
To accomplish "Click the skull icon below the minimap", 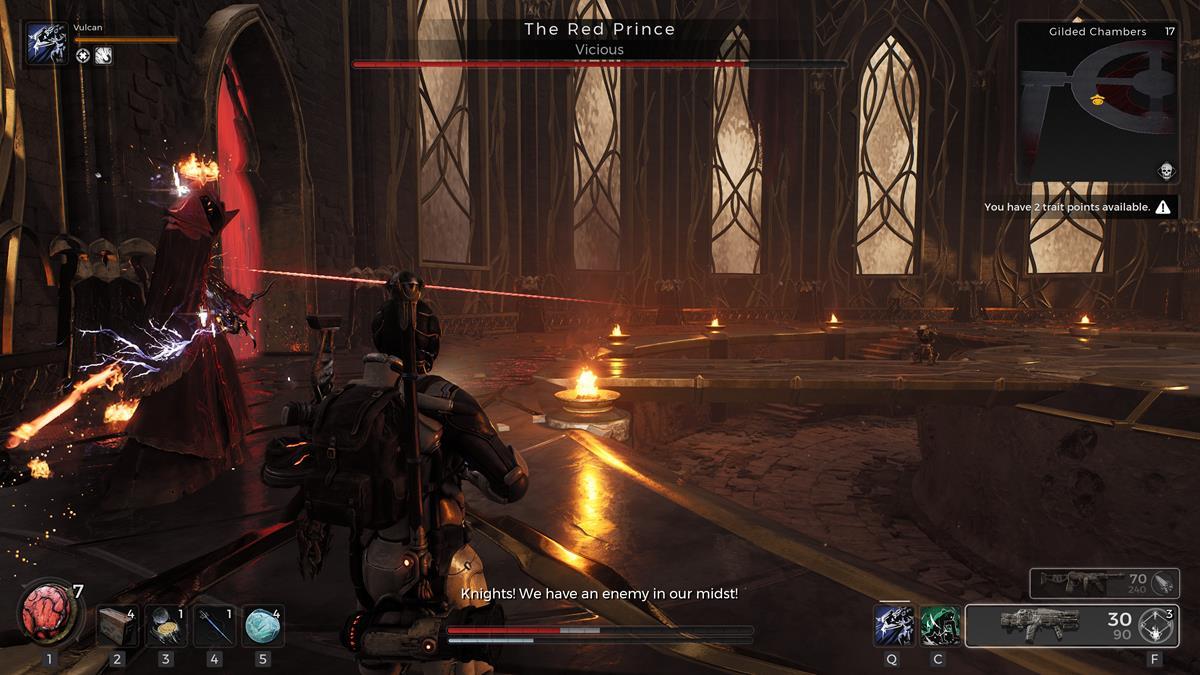I will 1165,171.
